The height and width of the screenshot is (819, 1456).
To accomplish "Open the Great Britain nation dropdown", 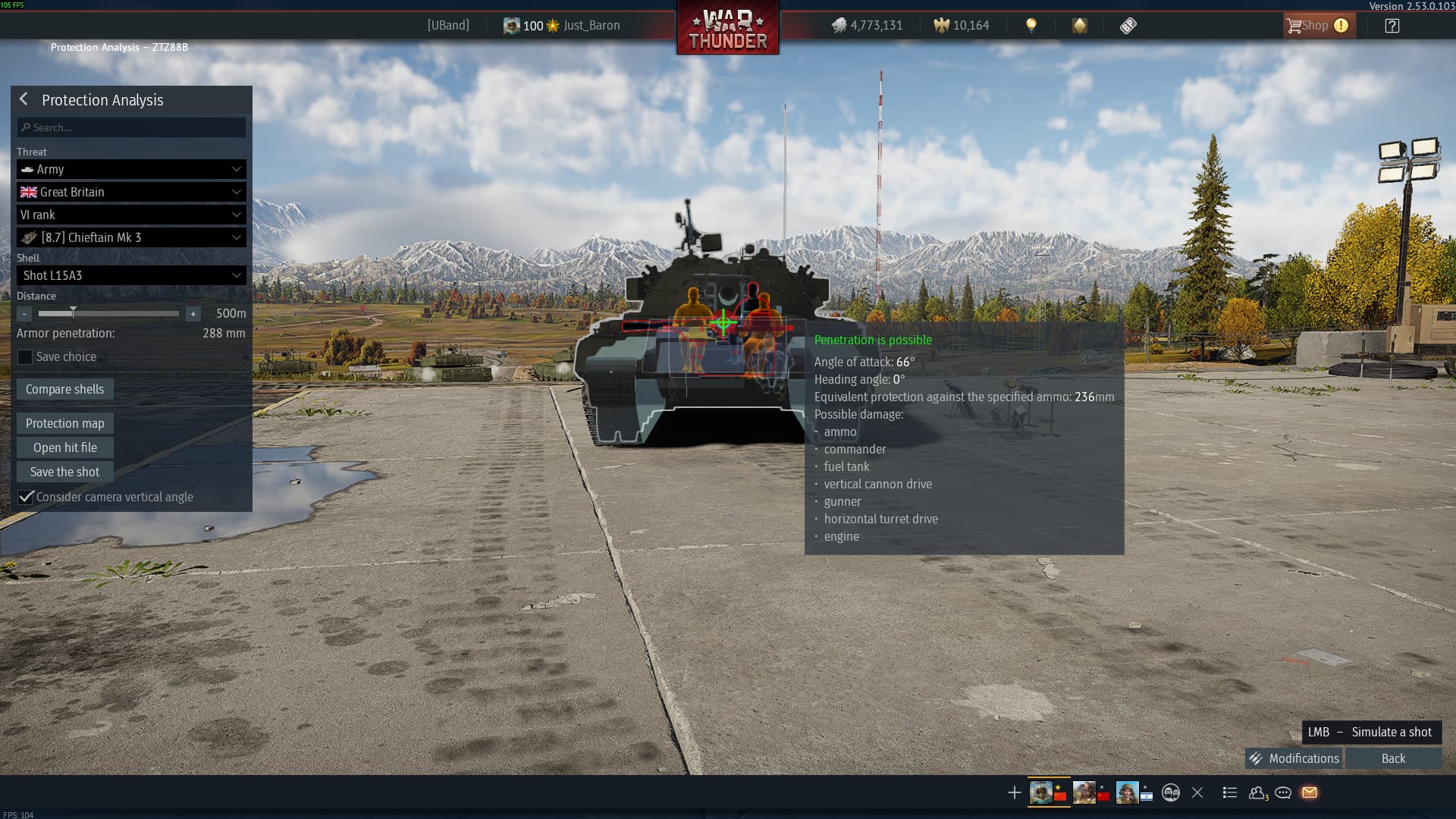I will click(x=131, y=192).
